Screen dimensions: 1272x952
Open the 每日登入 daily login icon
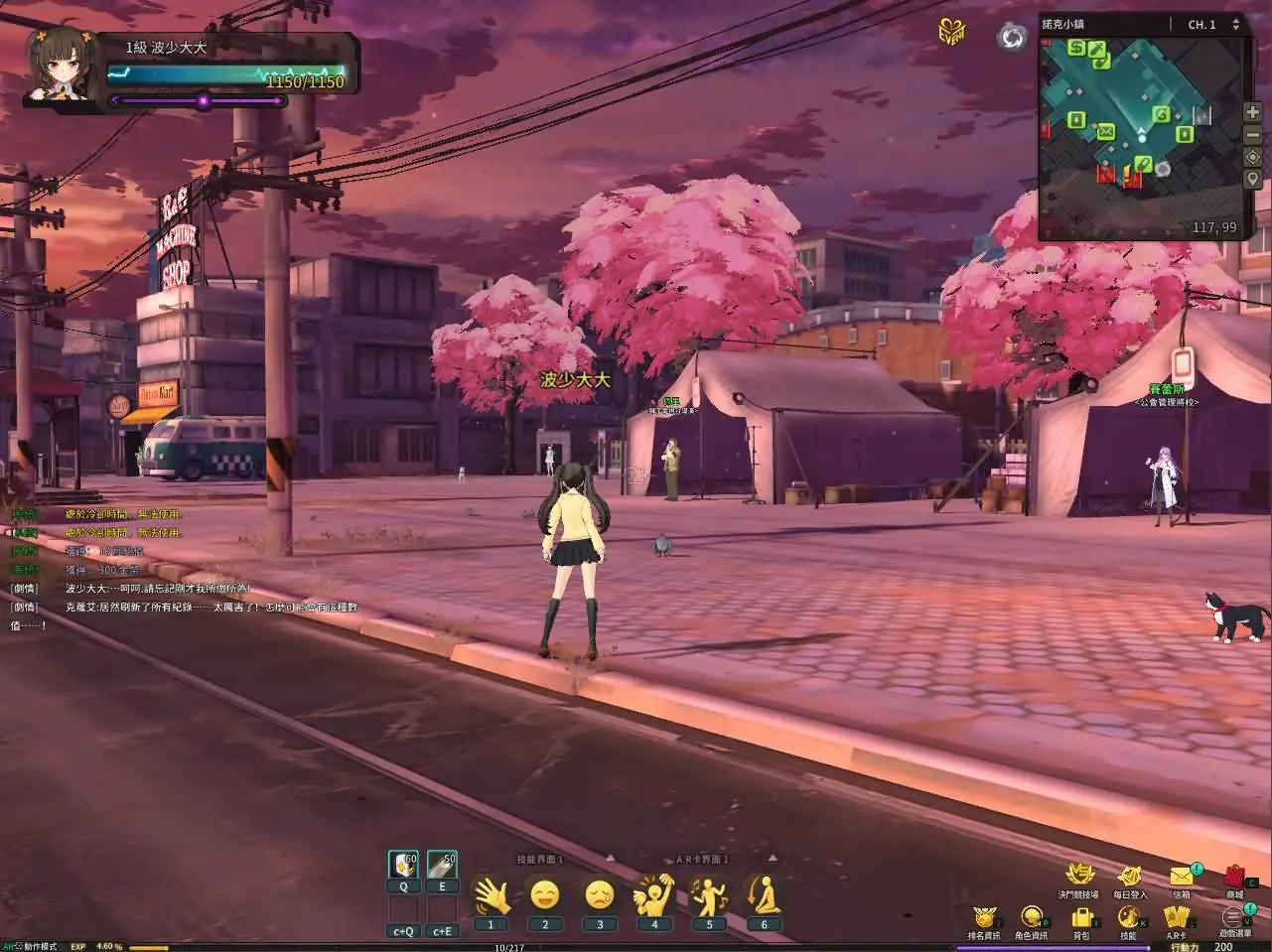[x=1129, y=873]
